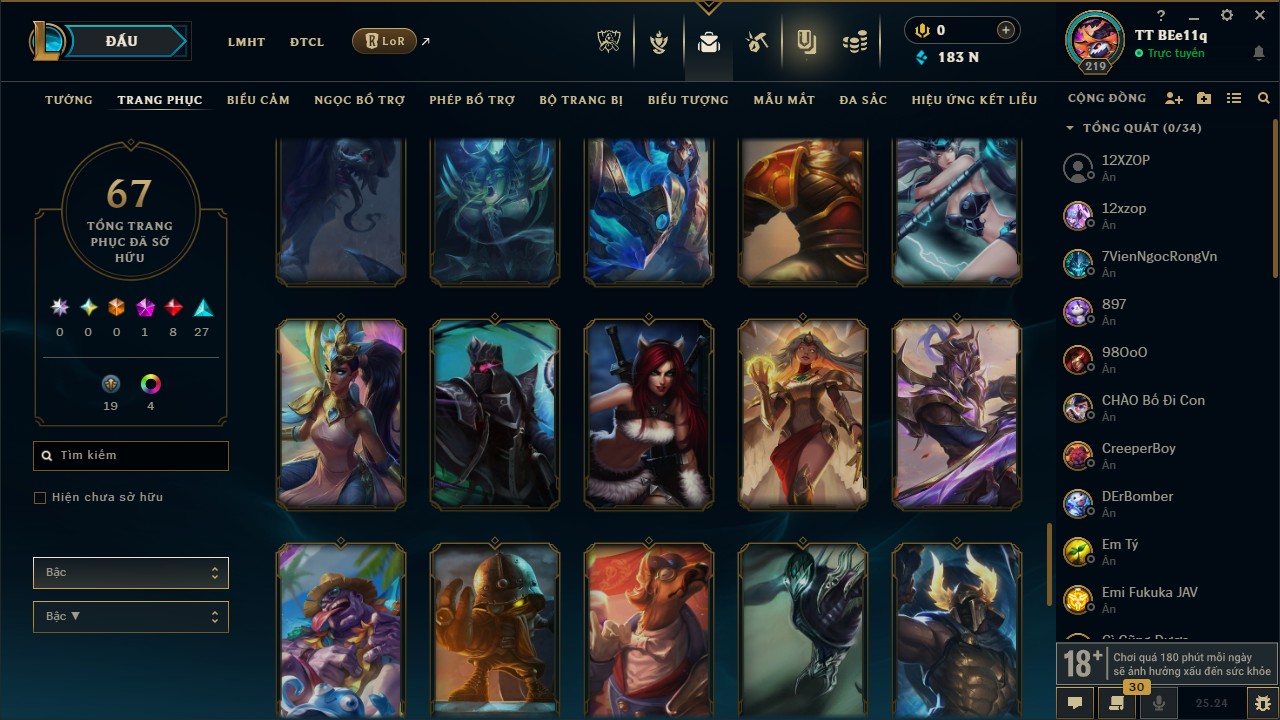The height and width of the screenshot is (720, 1280).
Task: Show the MẪU MẮT wards tab
Action: coord(784,100)
